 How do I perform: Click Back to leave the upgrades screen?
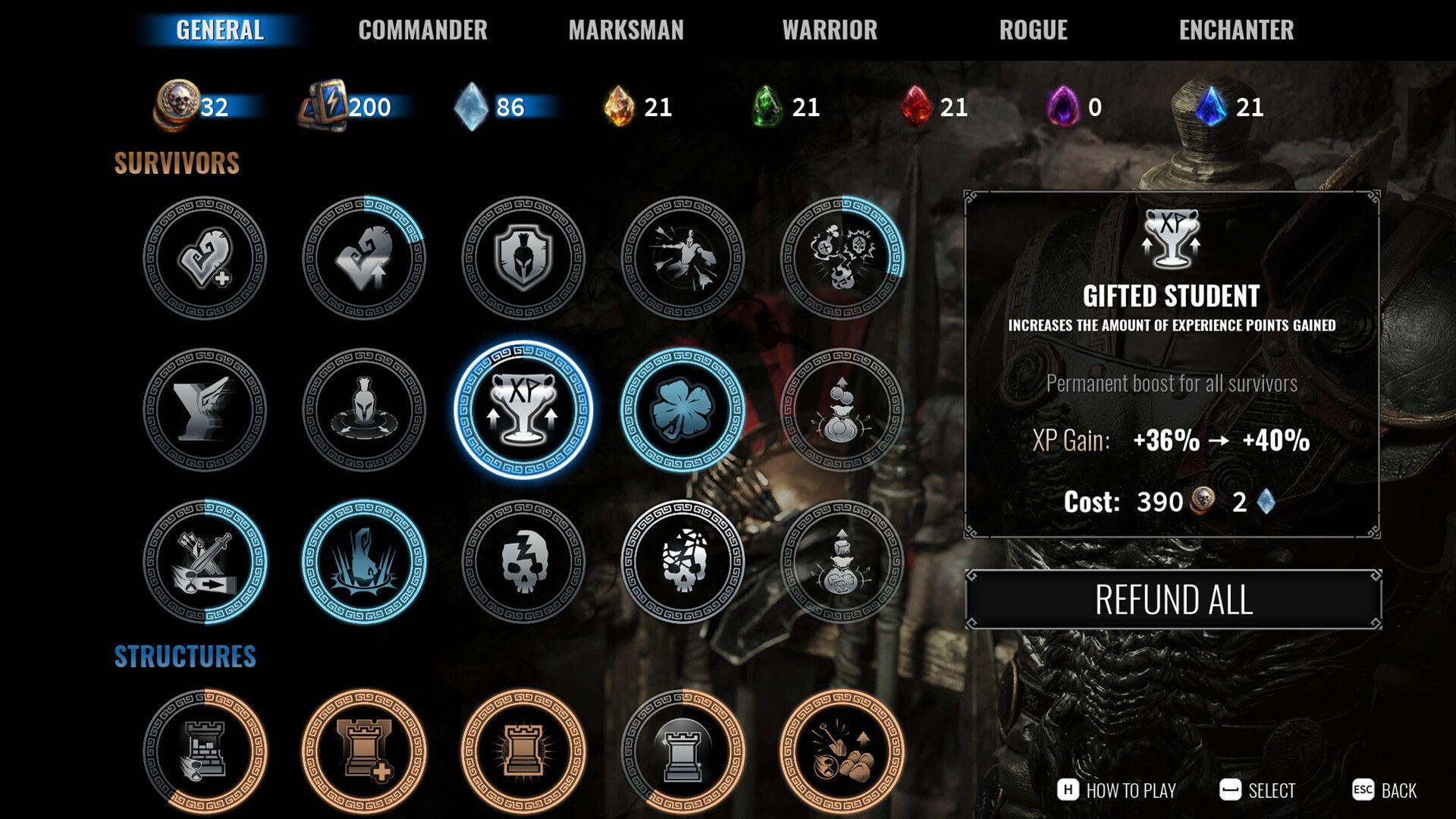pyautogui.click(x=1385, y=790)
